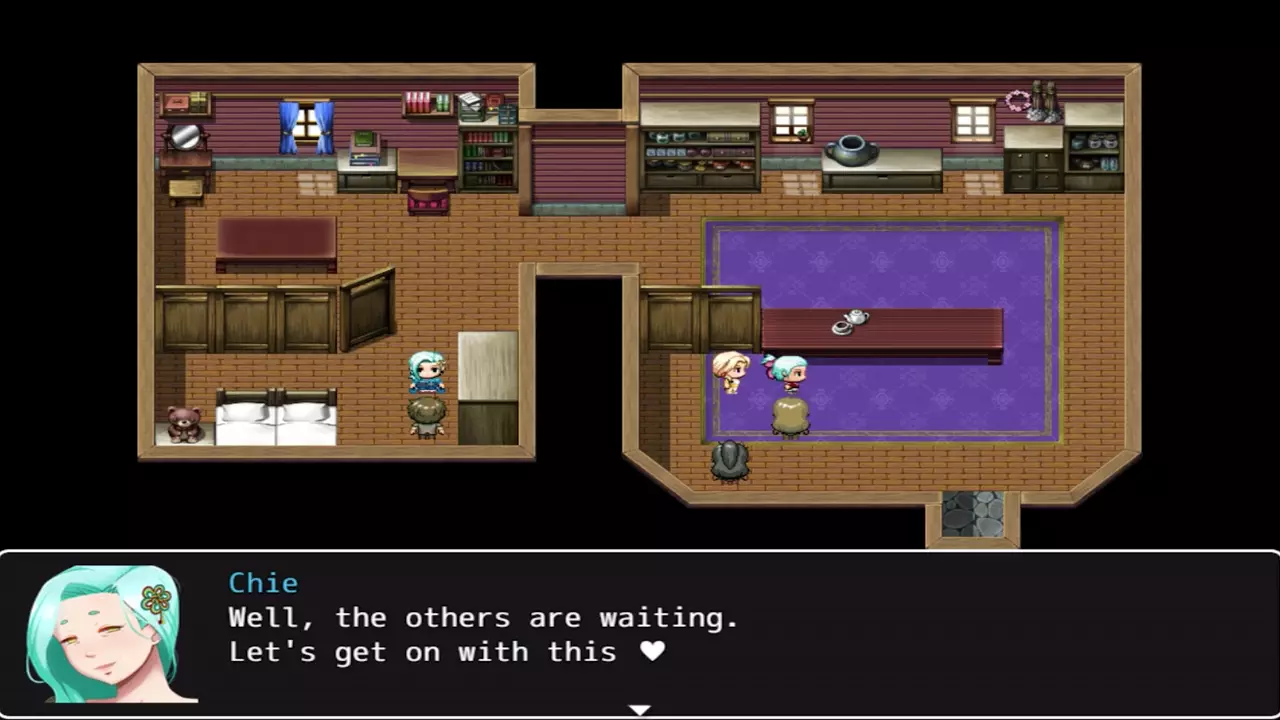Advance dialogue with the white continue arrow
Image resolution: width=1280 pixels, height=720 pixels.
tap(639, 710)
